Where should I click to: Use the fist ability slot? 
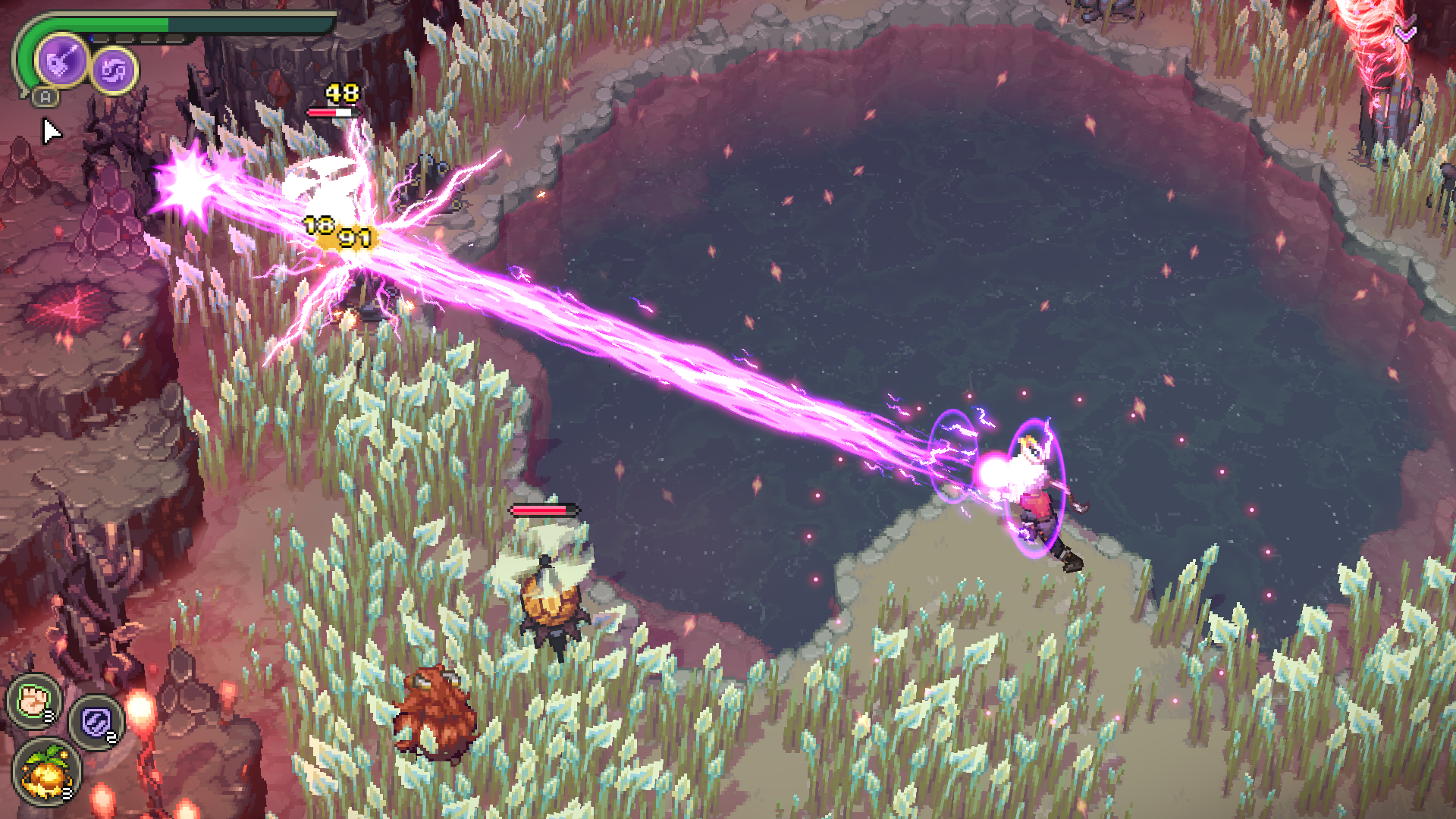point(34,700)
